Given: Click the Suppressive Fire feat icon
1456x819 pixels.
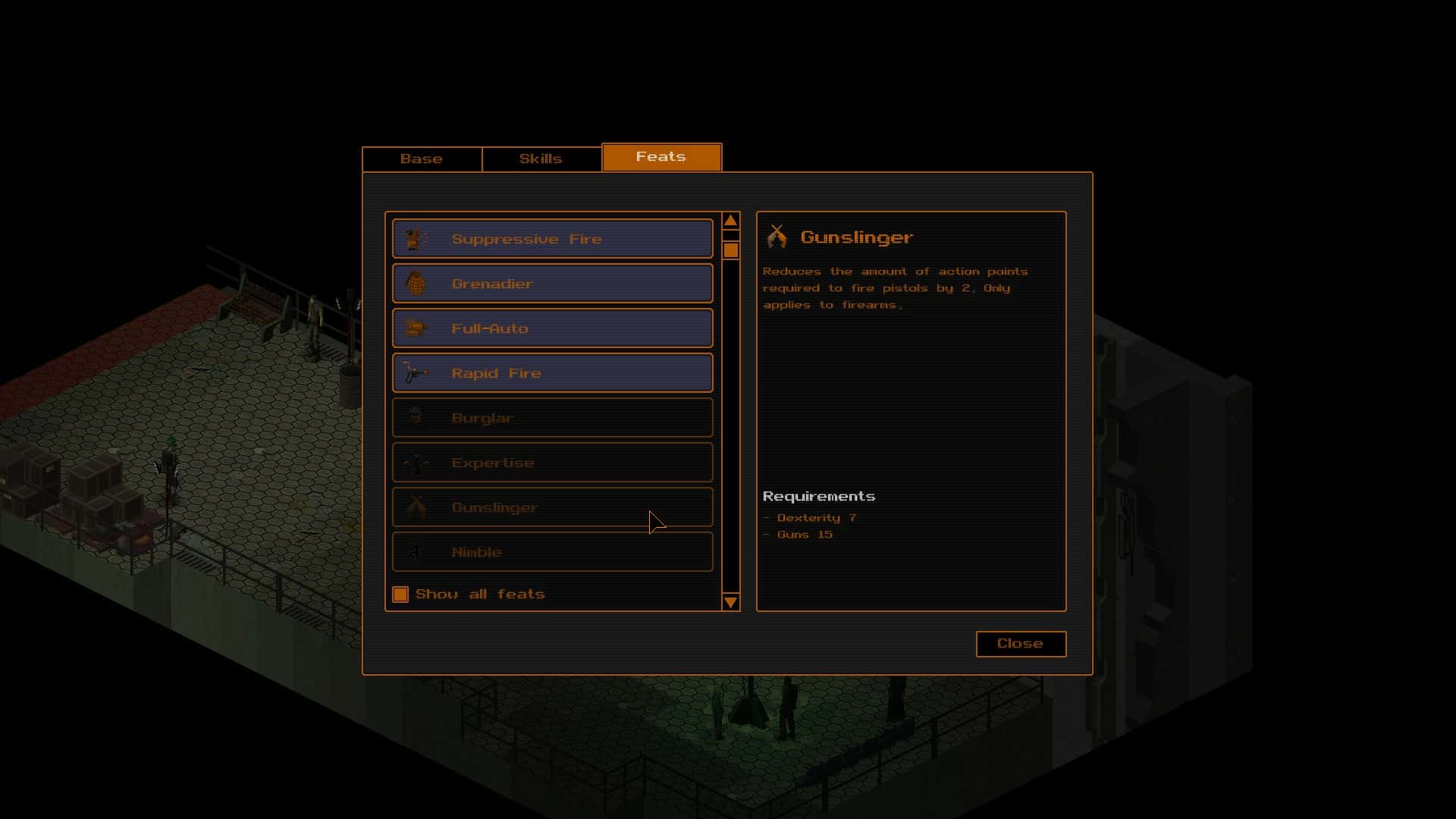Looking at the screenshot, I should click(x=414, y=238).
